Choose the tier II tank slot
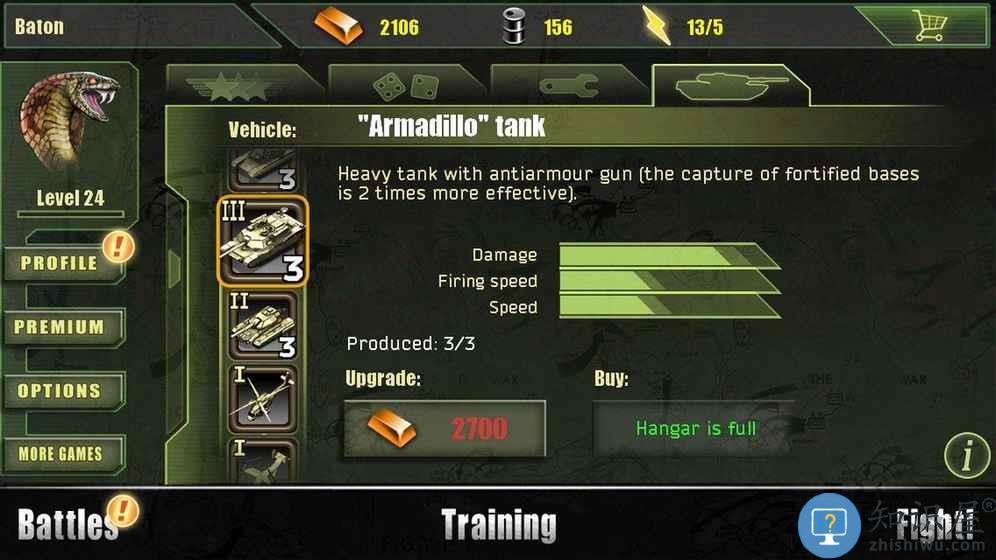Image resolution: width=996 pixels, height=560 pixels. click(x=262, y=326)
